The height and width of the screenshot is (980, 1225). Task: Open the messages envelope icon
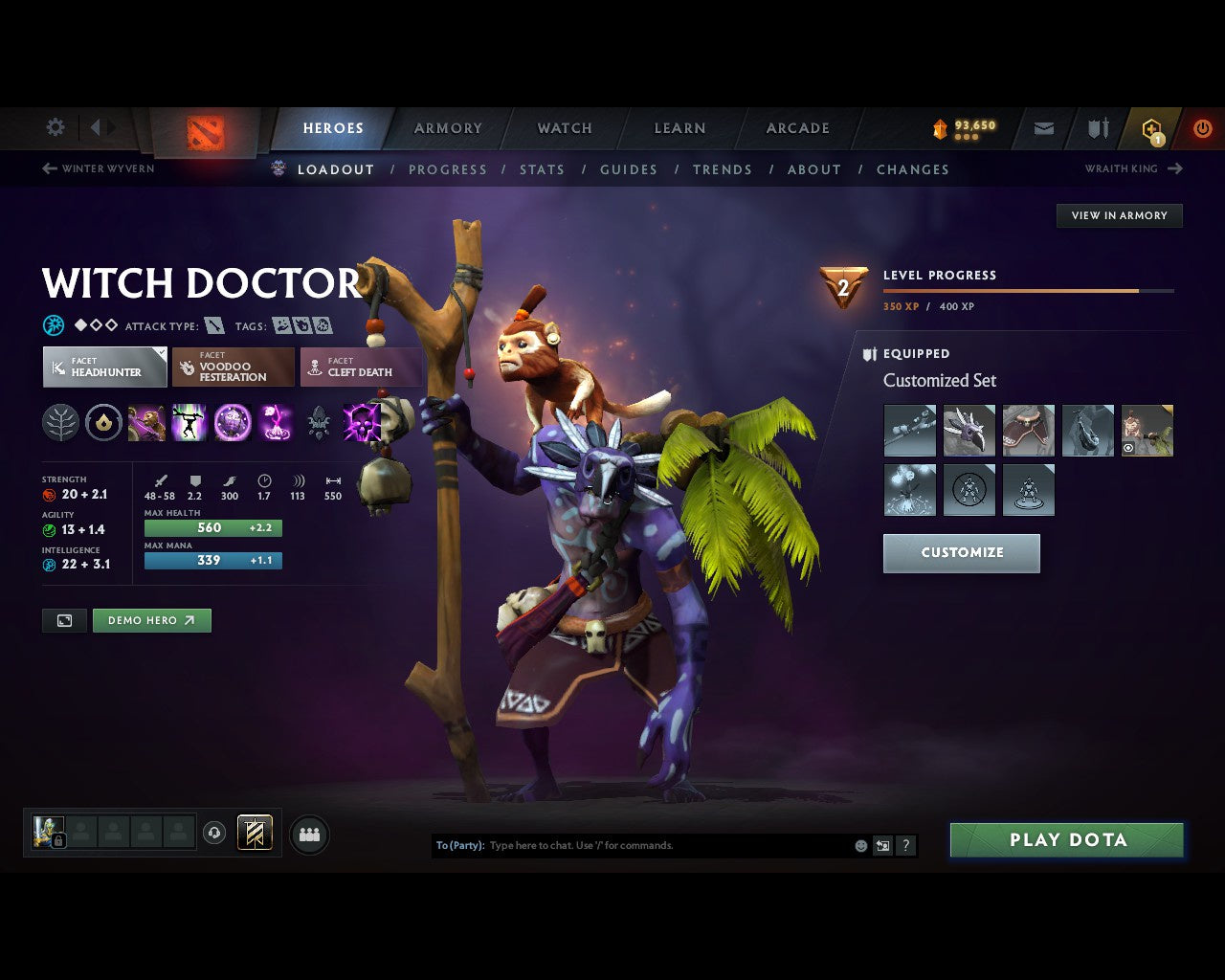(x=1042, y=128)
